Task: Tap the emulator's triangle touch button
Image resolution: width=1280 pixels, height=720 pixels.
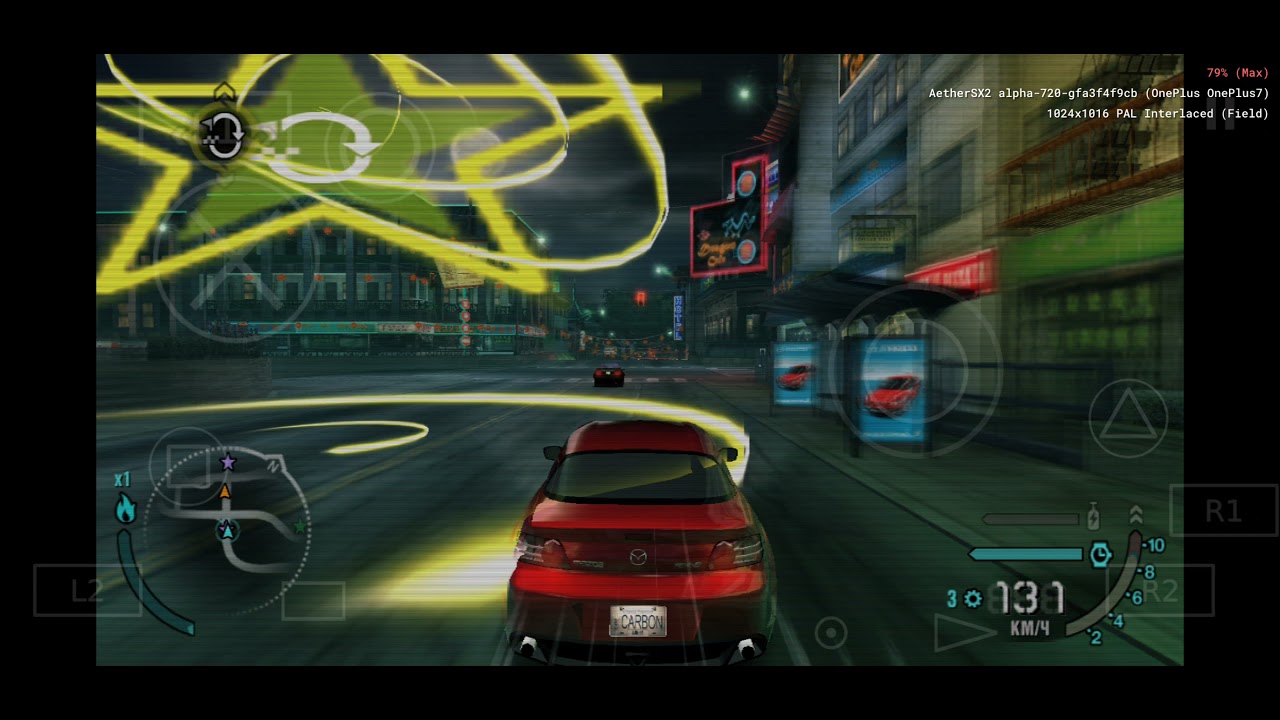Action: 1127,419
